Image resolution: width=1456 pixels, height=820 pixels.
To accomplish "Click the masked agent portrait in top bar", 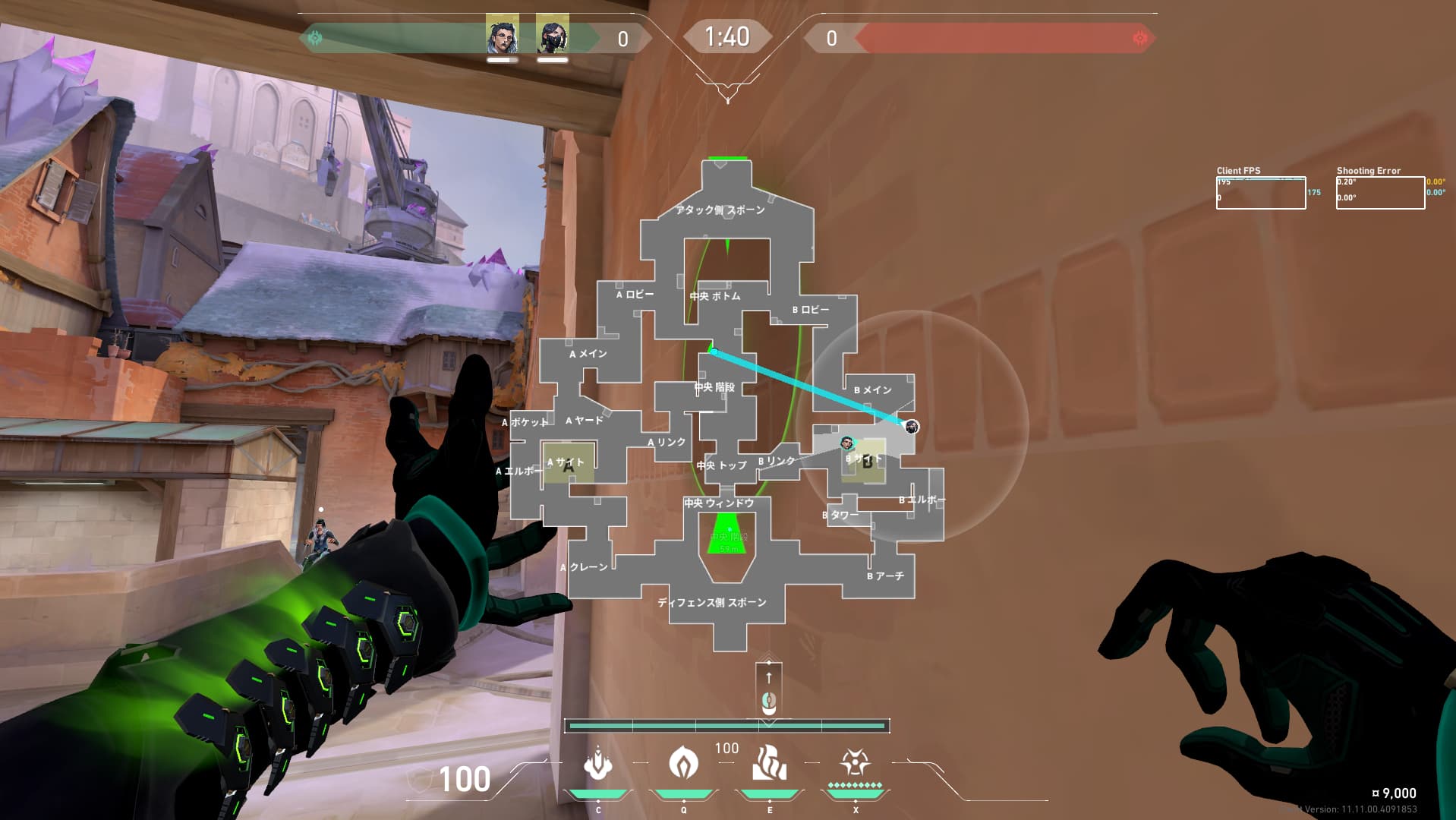I will 552,34.
